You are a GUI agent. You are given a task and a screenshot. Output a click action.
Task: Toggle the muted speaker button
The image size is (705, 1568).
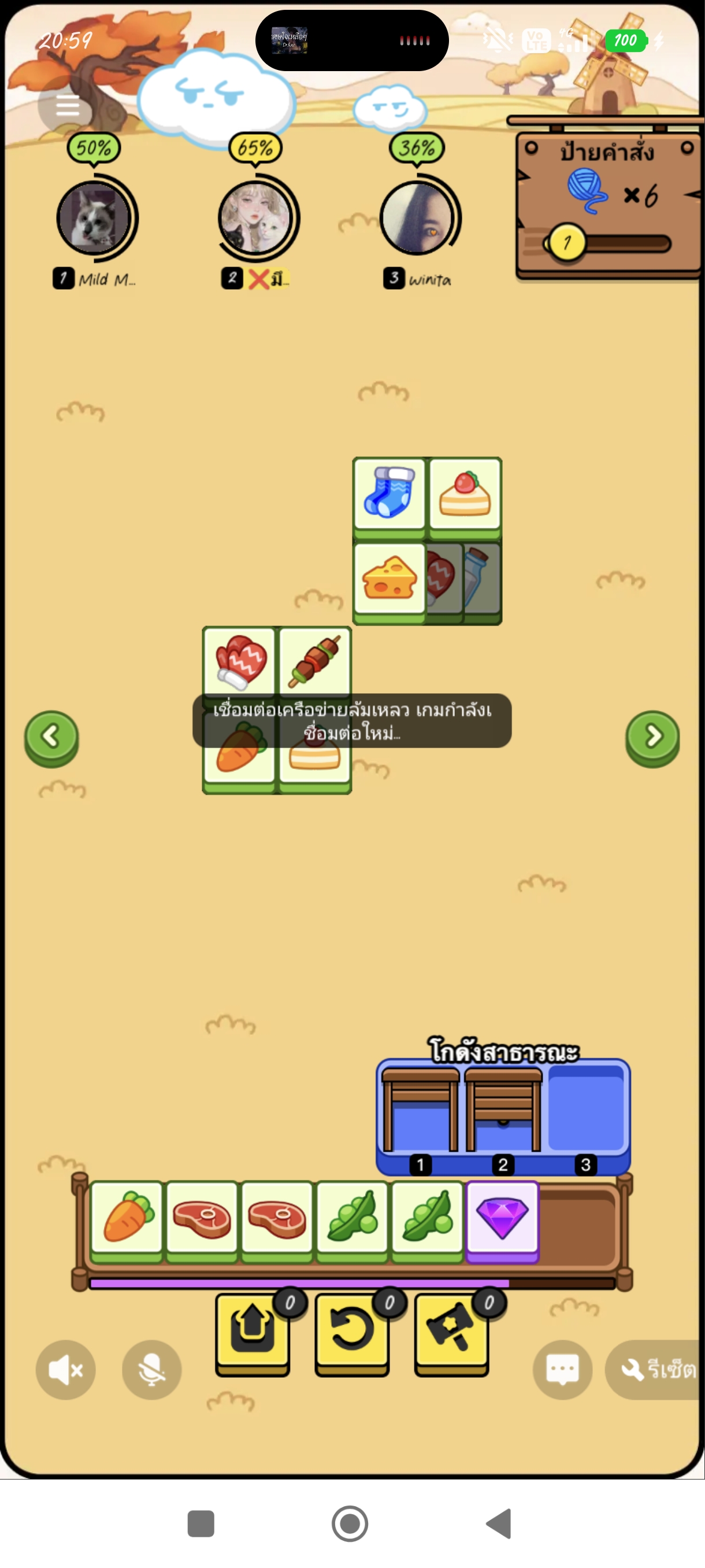pos(66,1370)
